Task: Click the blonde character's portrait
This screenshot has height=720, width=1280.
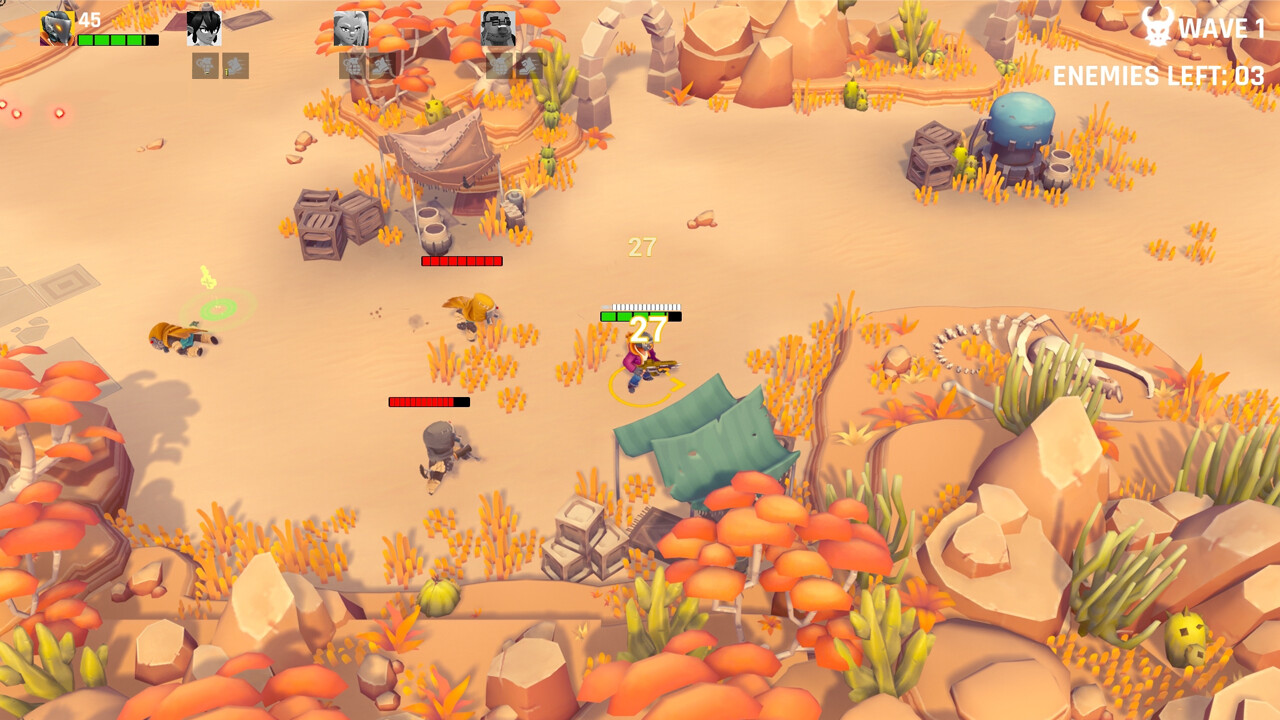Action: (350, 28)
